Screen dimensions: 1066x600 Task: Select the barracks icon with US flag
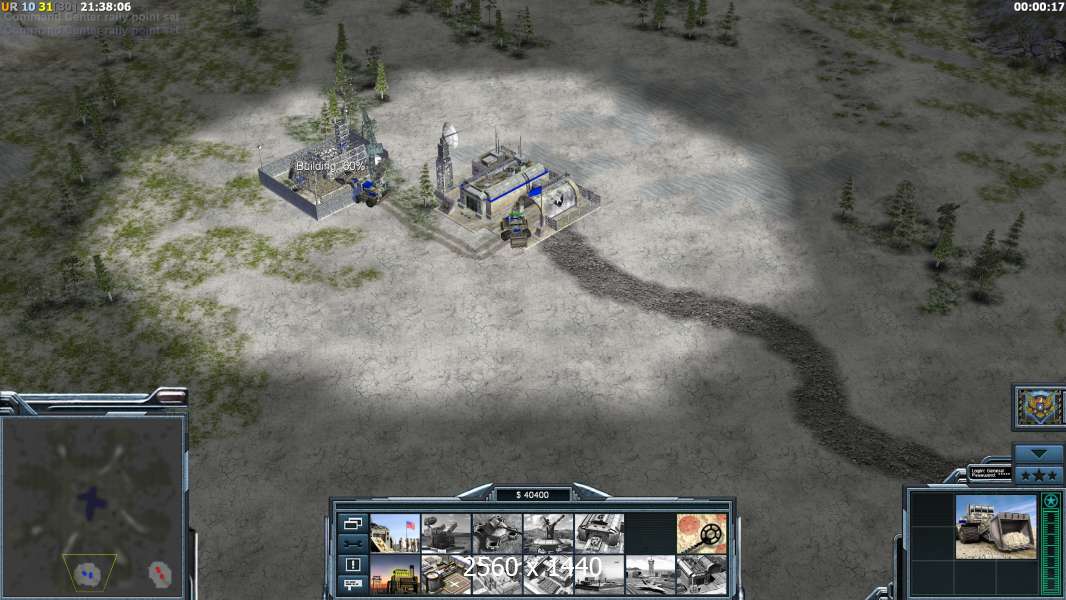click(395, 533)
